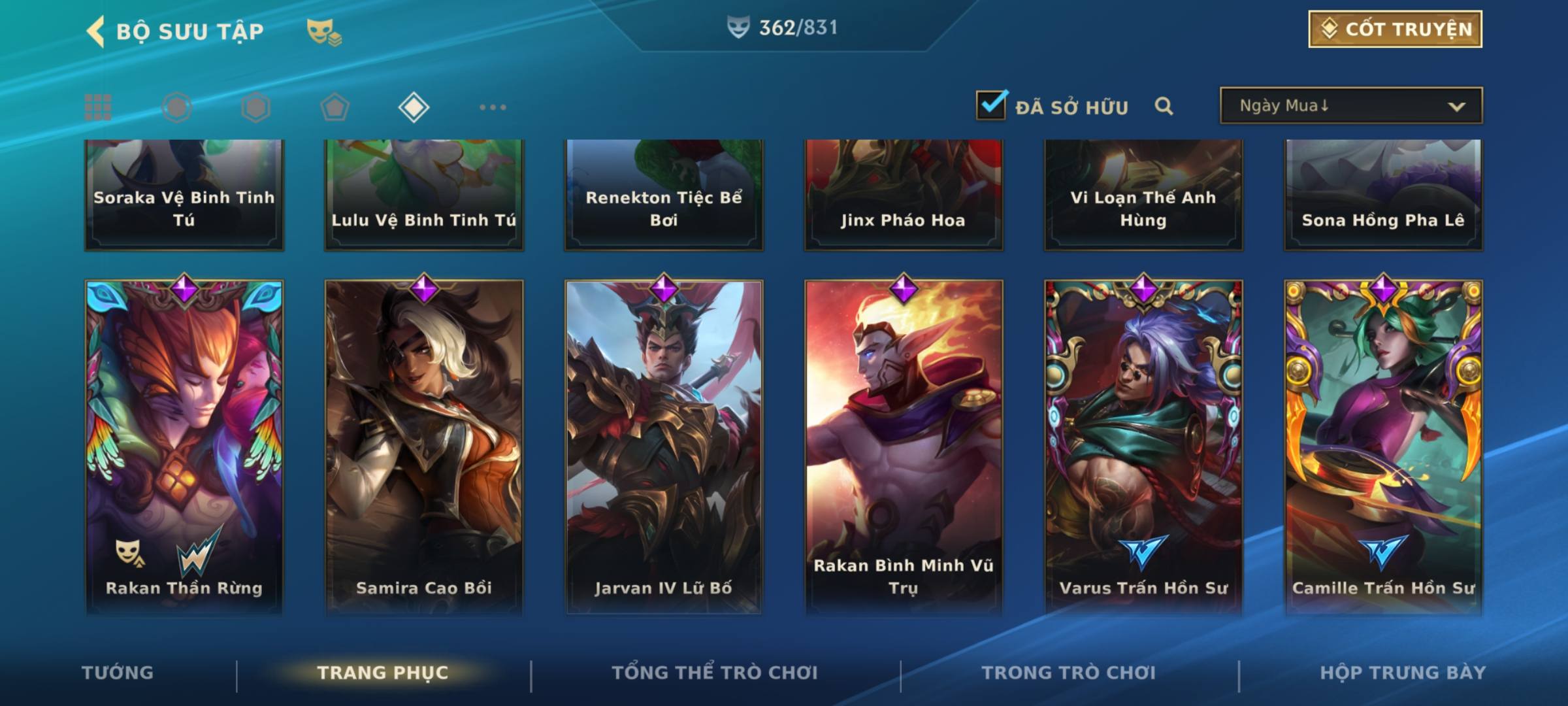Open the skin search magnifier
The width and height of the screenshot is (1568, 706).
point(1164,106)
